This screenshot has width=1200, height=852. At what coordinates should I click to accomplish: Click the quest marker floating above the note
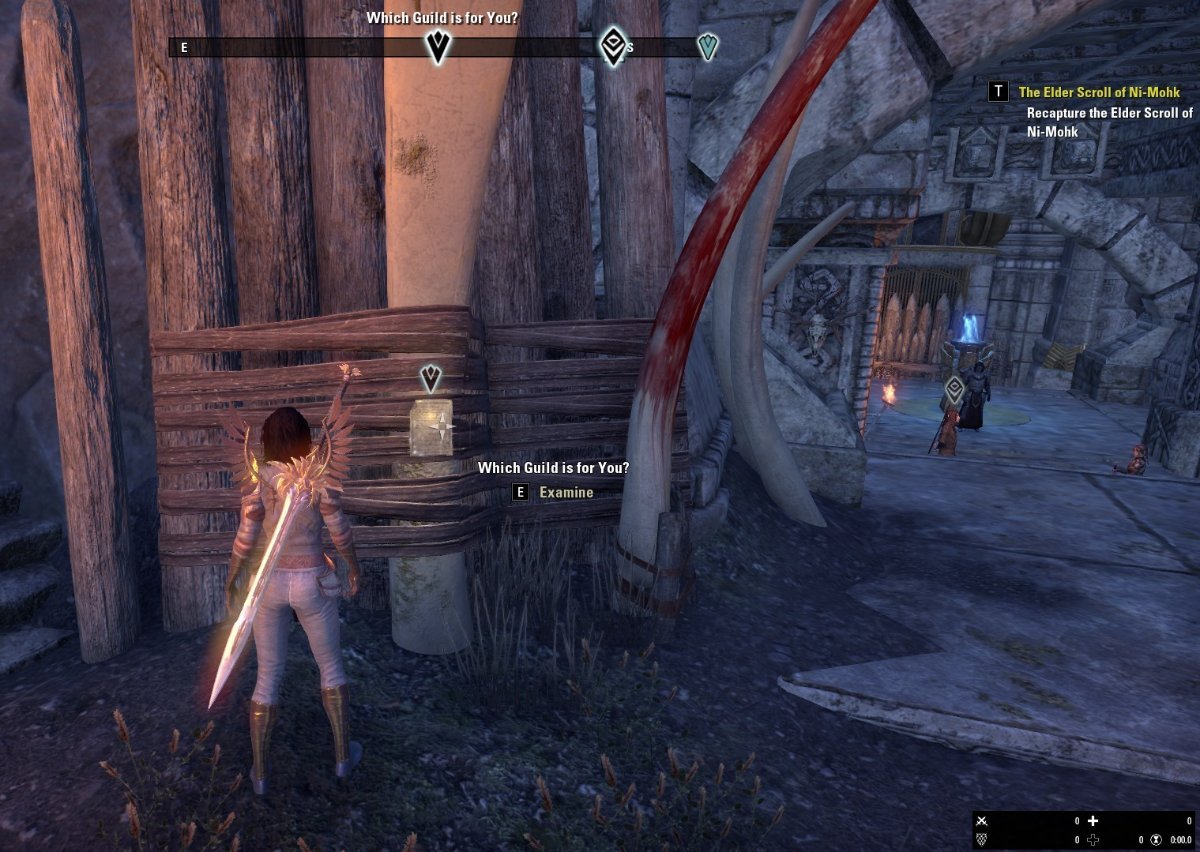point(431,378)
